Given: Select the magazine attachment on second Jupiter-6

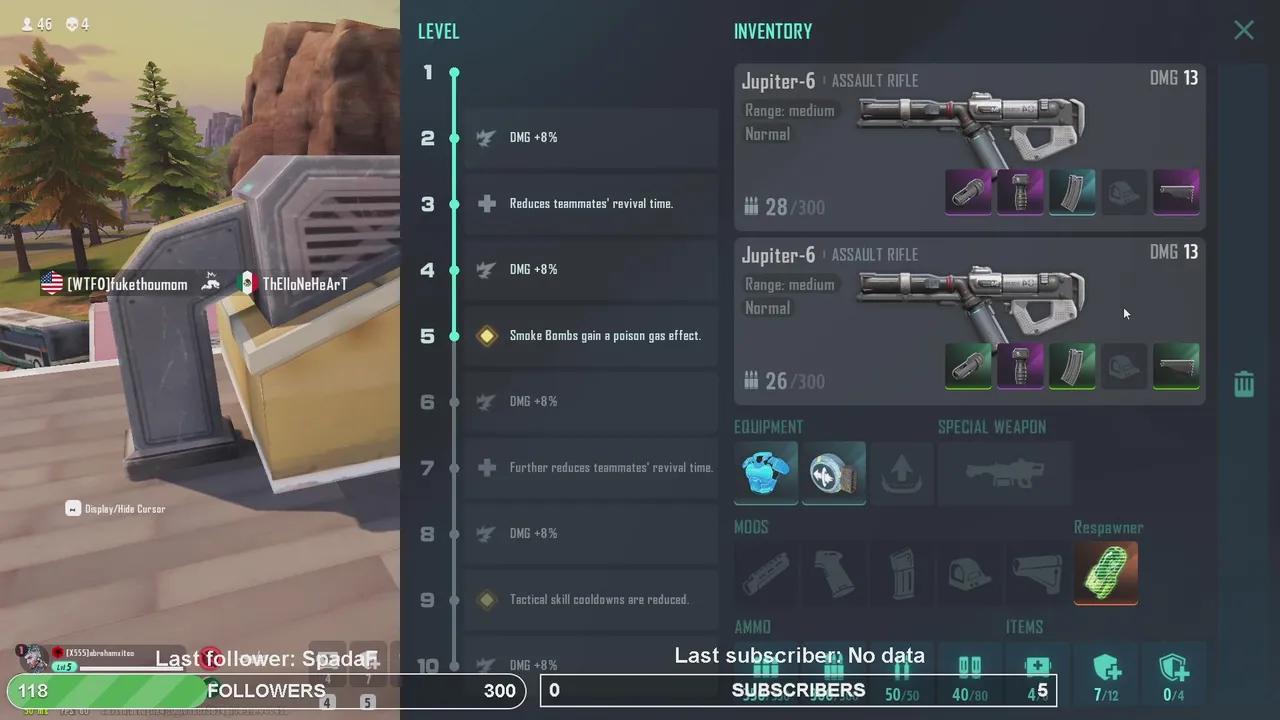Looking at the screenshot, I should point(1072,366).
